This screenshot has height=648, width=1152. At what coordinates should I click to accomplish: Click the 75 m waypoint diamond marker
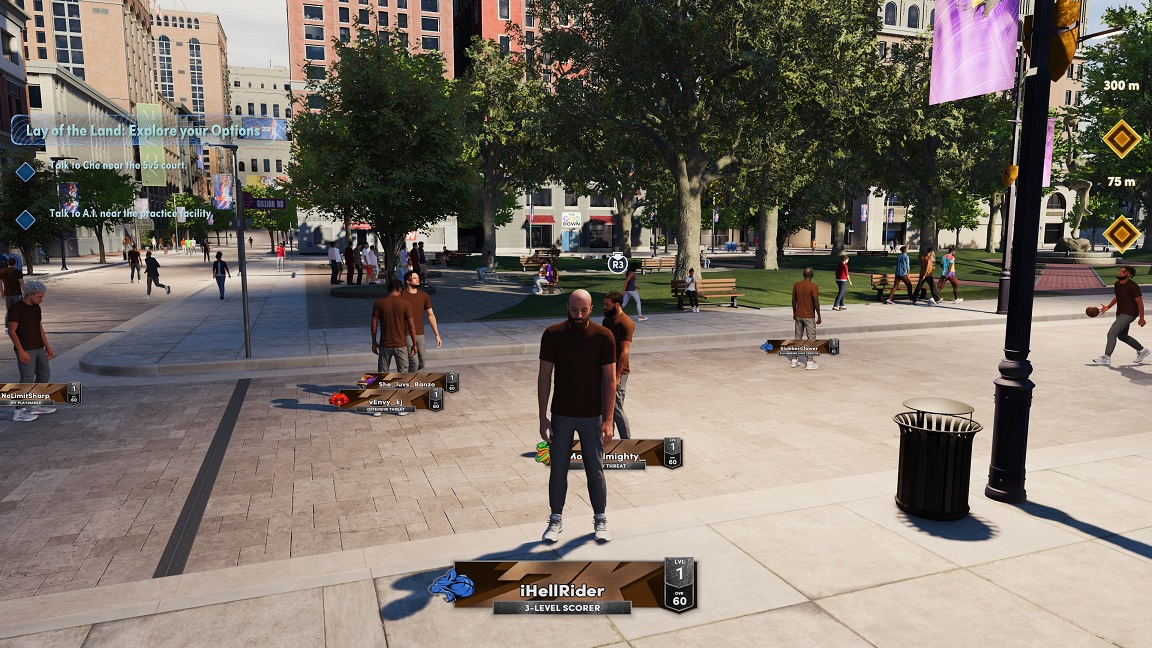coord(1121,233)
